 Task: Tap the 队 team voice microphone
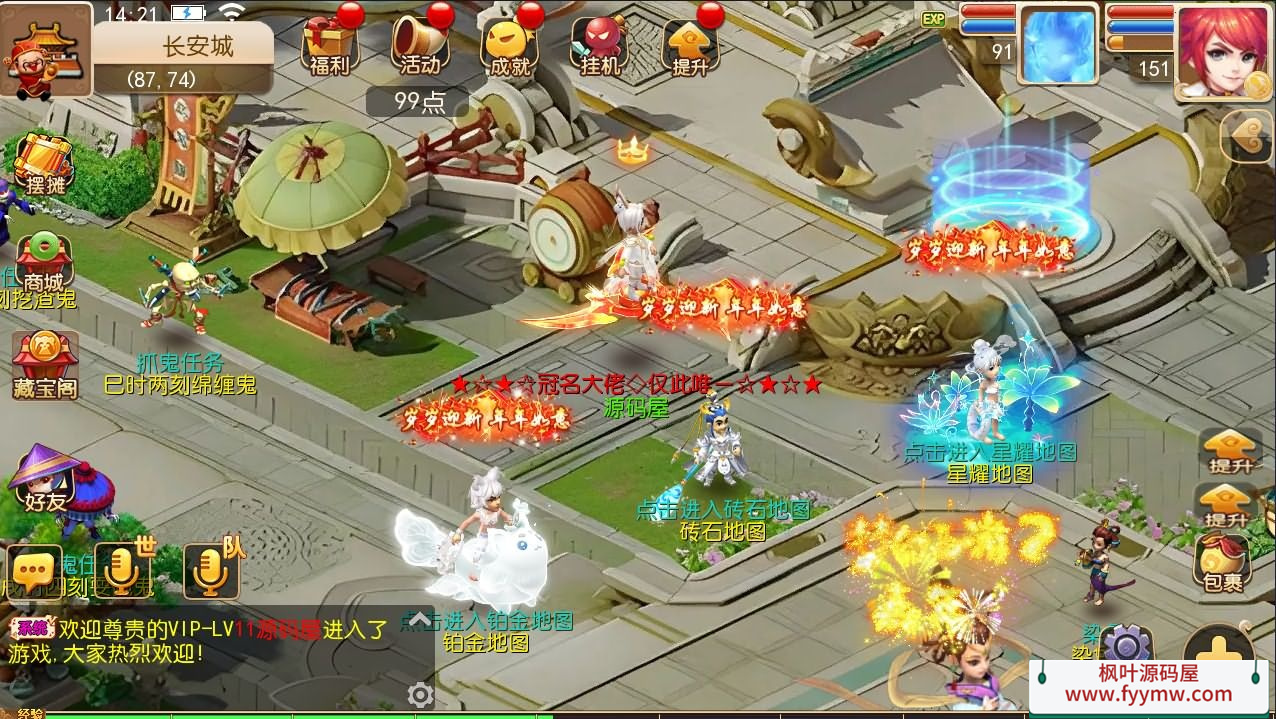[x=211, y=572]
